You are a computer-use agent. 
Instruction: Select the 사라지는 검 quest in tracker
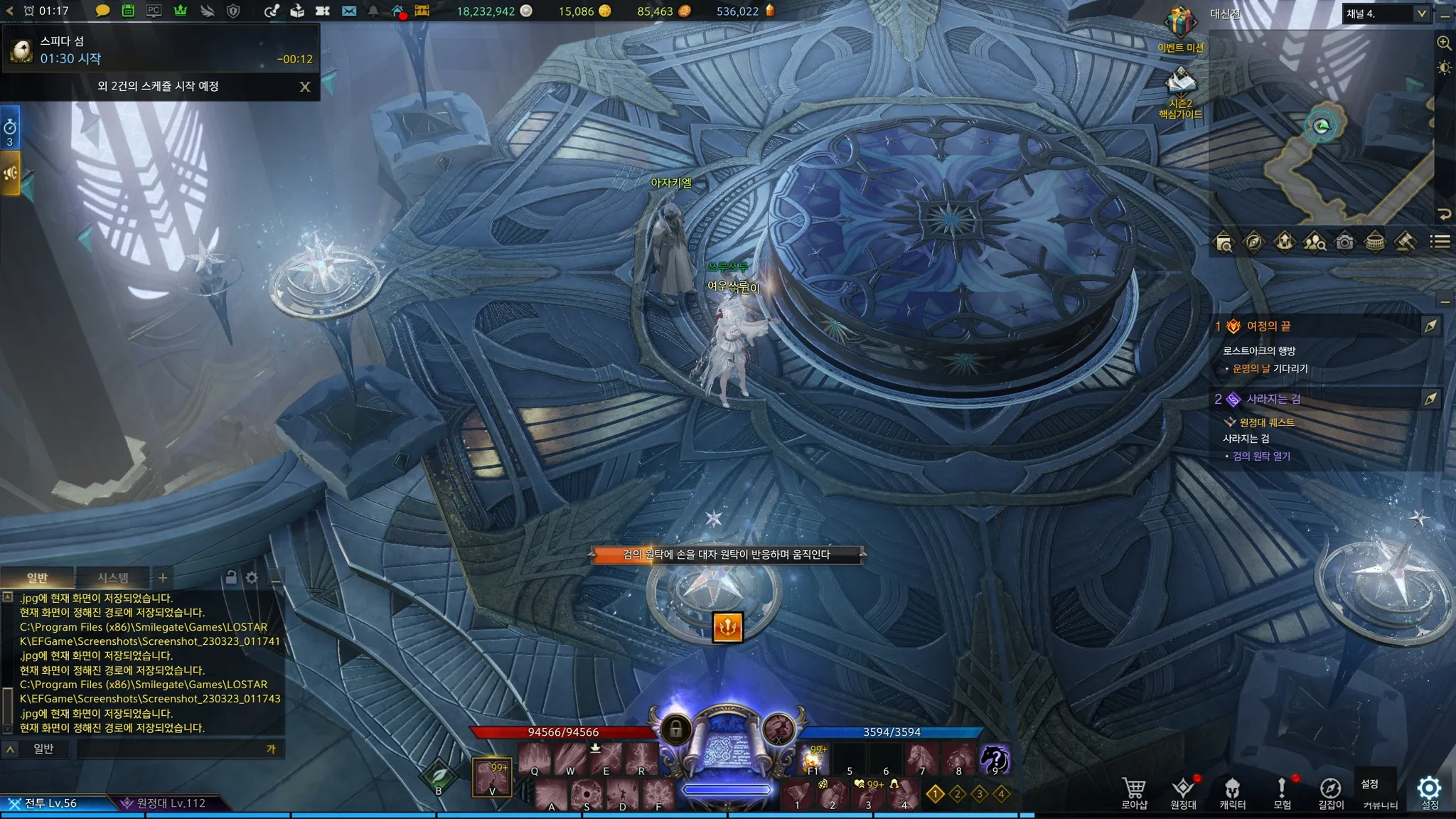(x=1273, y=399)
